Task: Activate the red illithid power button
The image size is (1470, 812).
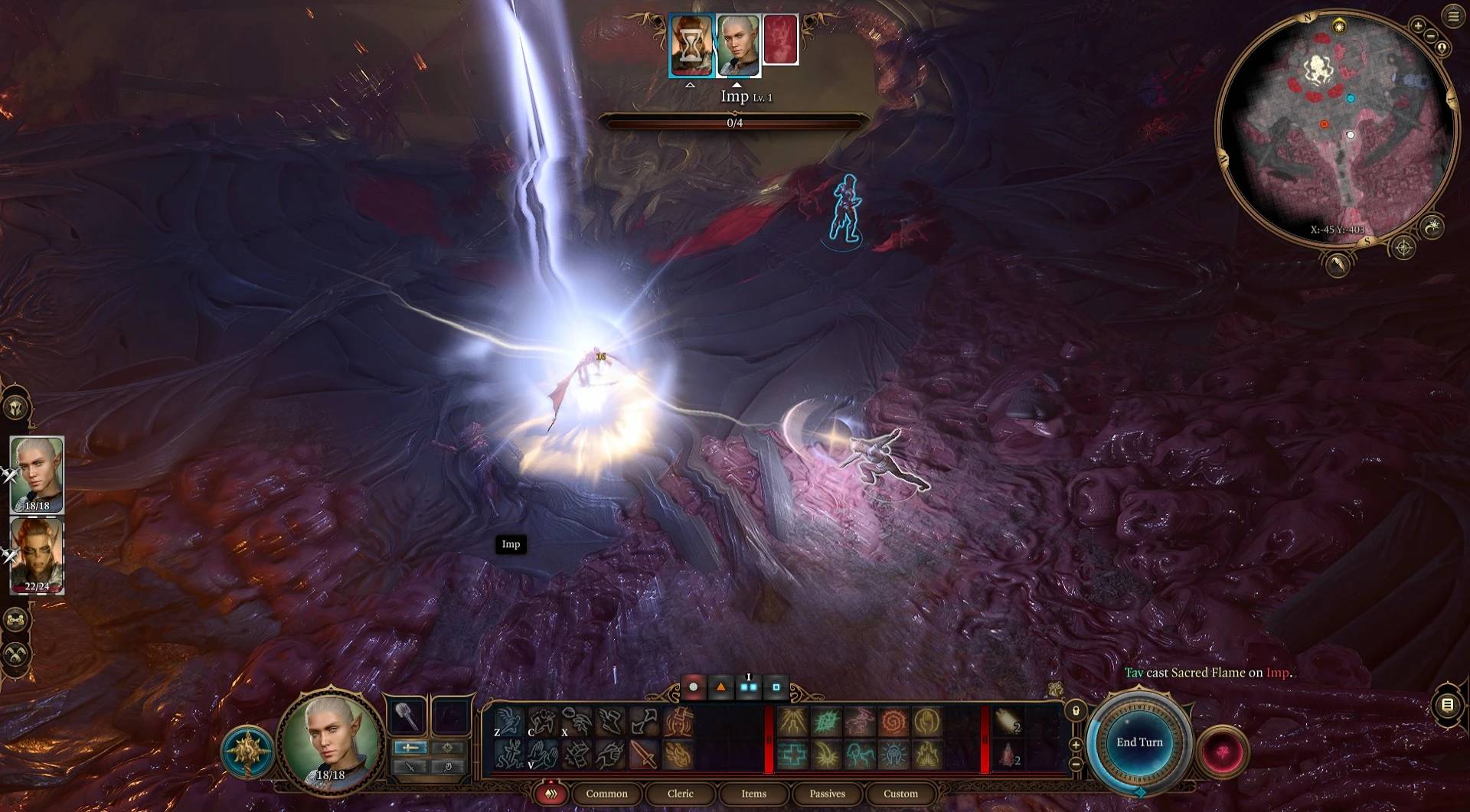Action: click(x=1223, y=752)
